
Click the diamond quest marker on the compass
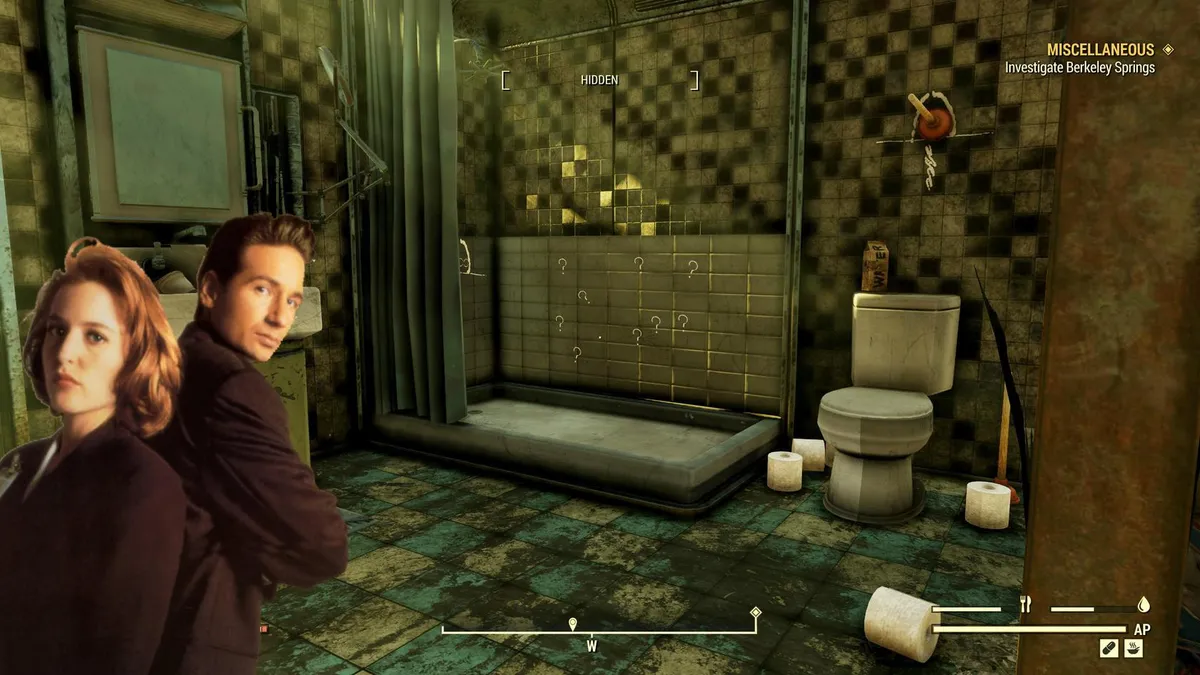pyautogui.click(x=756, y=613)
